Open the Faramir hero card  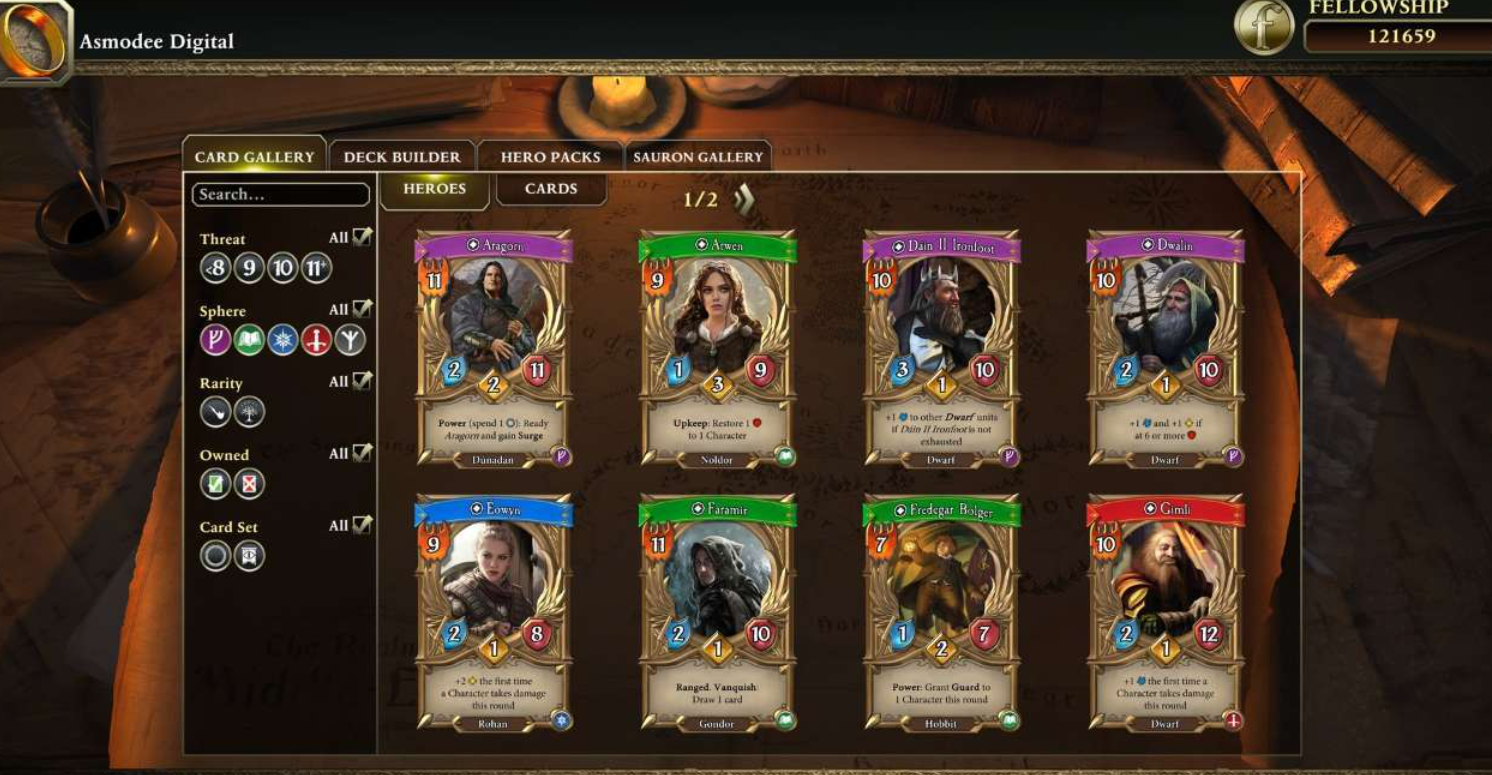(x=717, y=612)
